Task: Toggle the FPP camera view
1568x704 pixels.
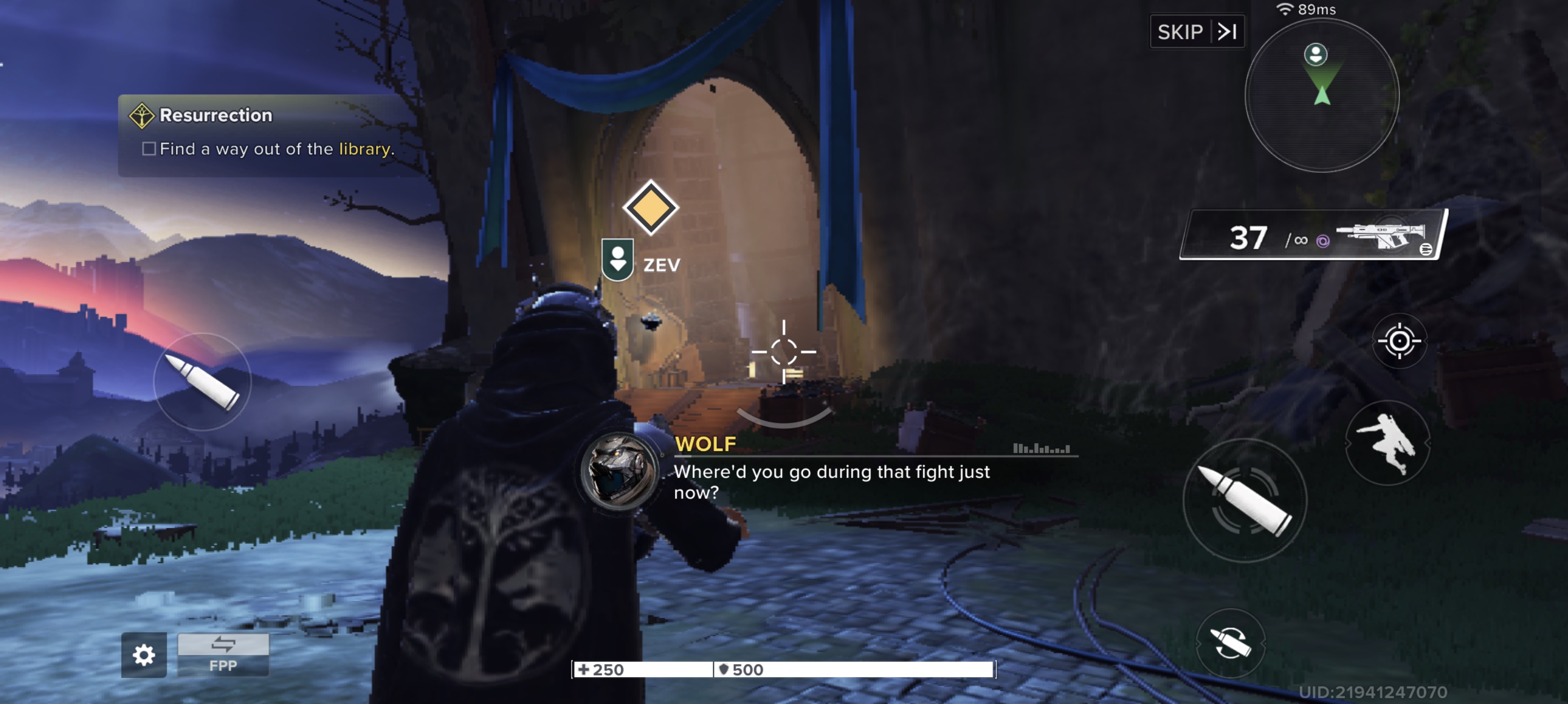Action: tap(223, 654)
